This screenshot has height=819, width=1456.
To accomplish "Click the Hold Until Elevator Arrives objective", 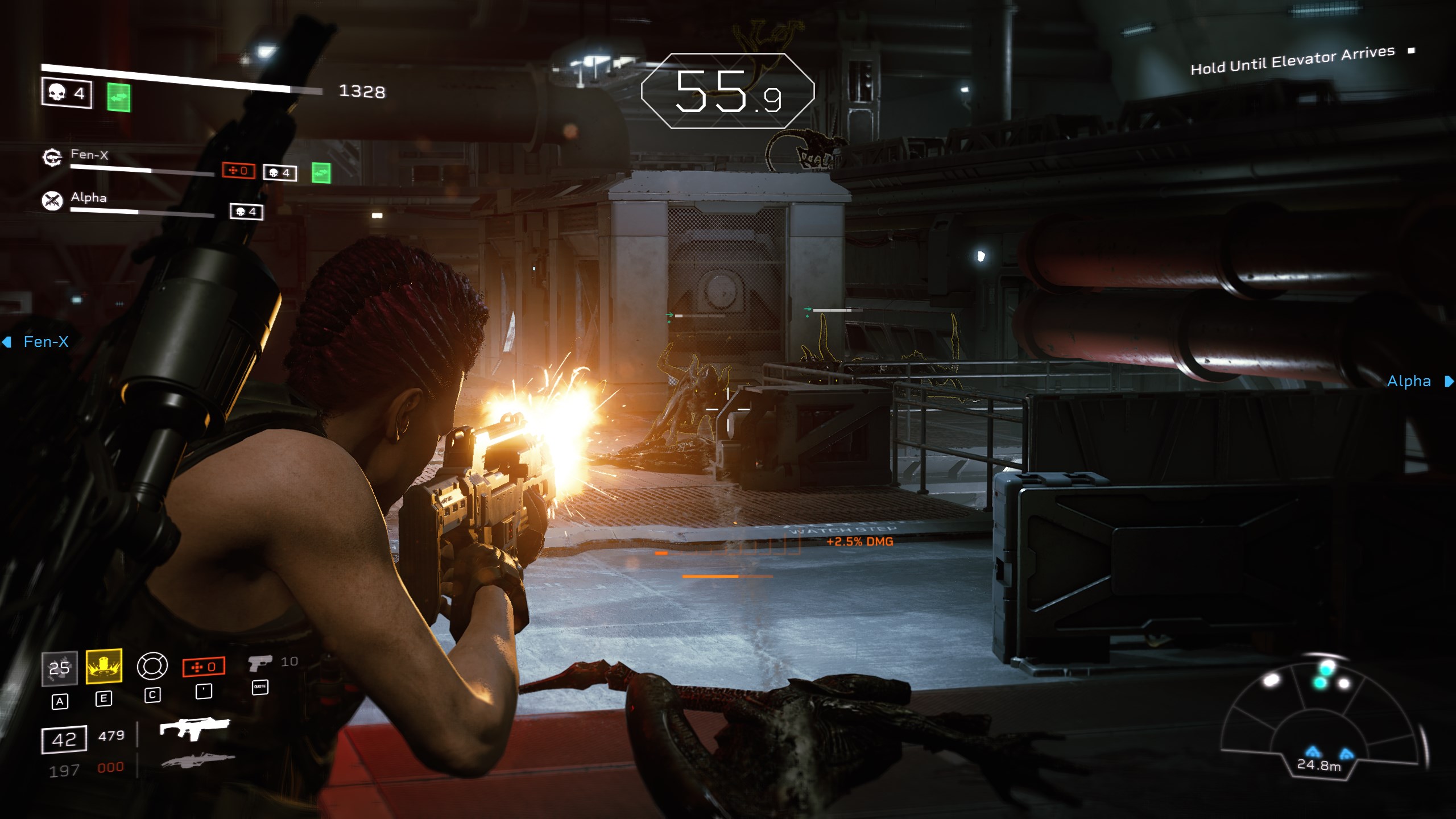I will pyautogui.click(x=1292, y=60).
